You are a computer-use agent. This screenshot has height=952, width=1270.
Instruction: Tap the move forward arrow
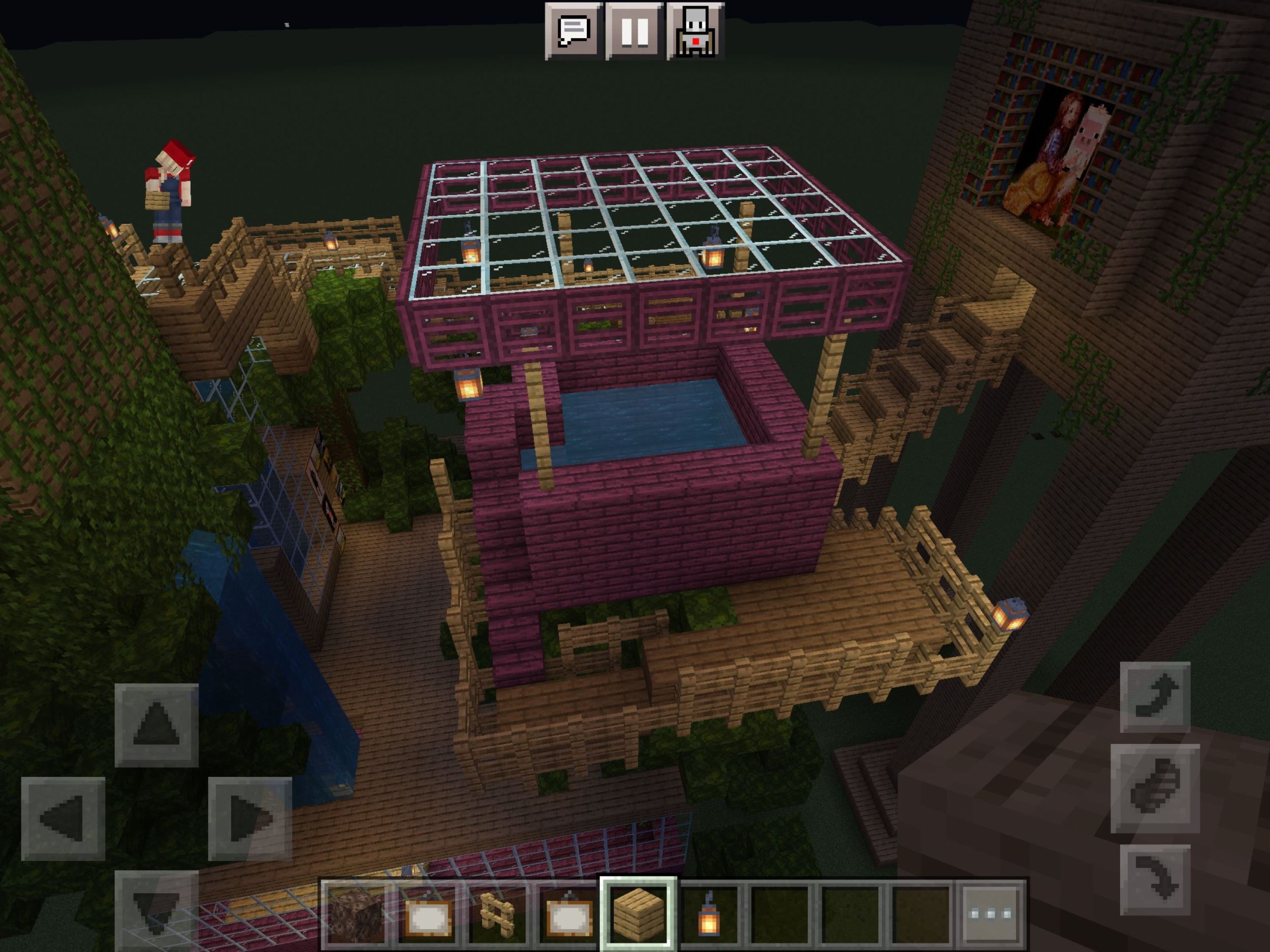[x=156, y=726]
